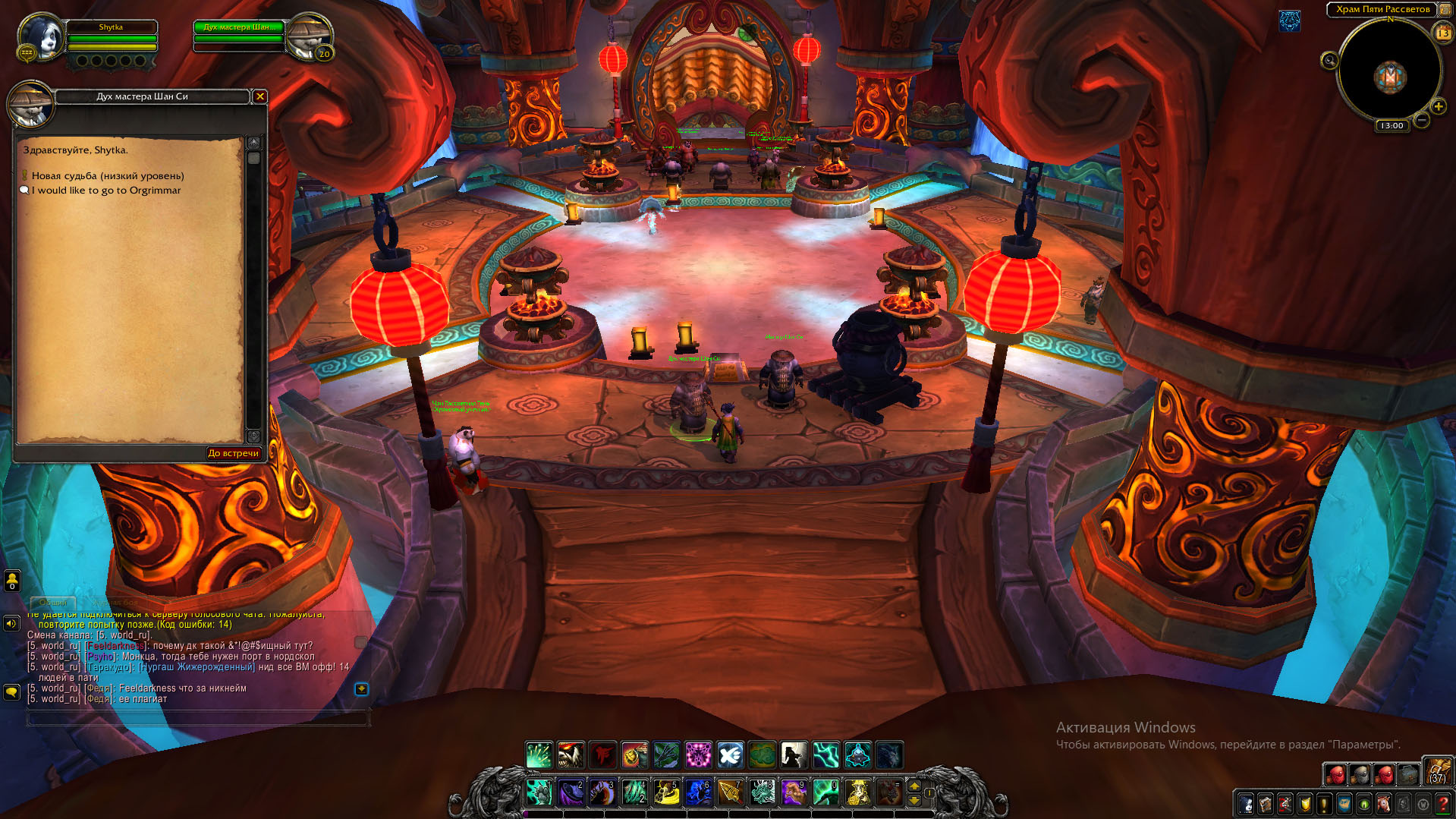
Task: Open the red question mark help button
Action: click(1443, 803)
